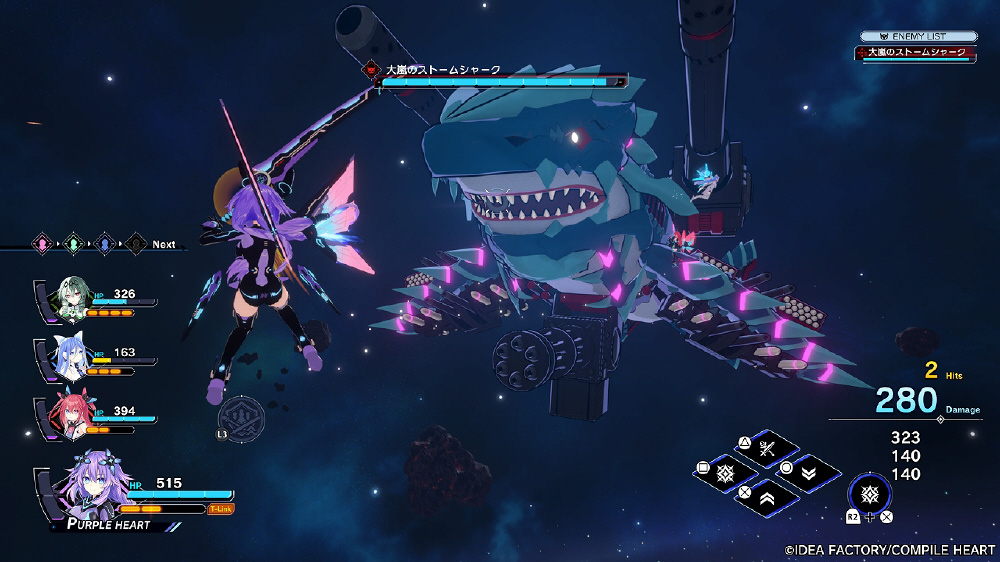Click the pink character icon in turn order
This screenshot has width=1000, height=562.
[x=43, y=243]
